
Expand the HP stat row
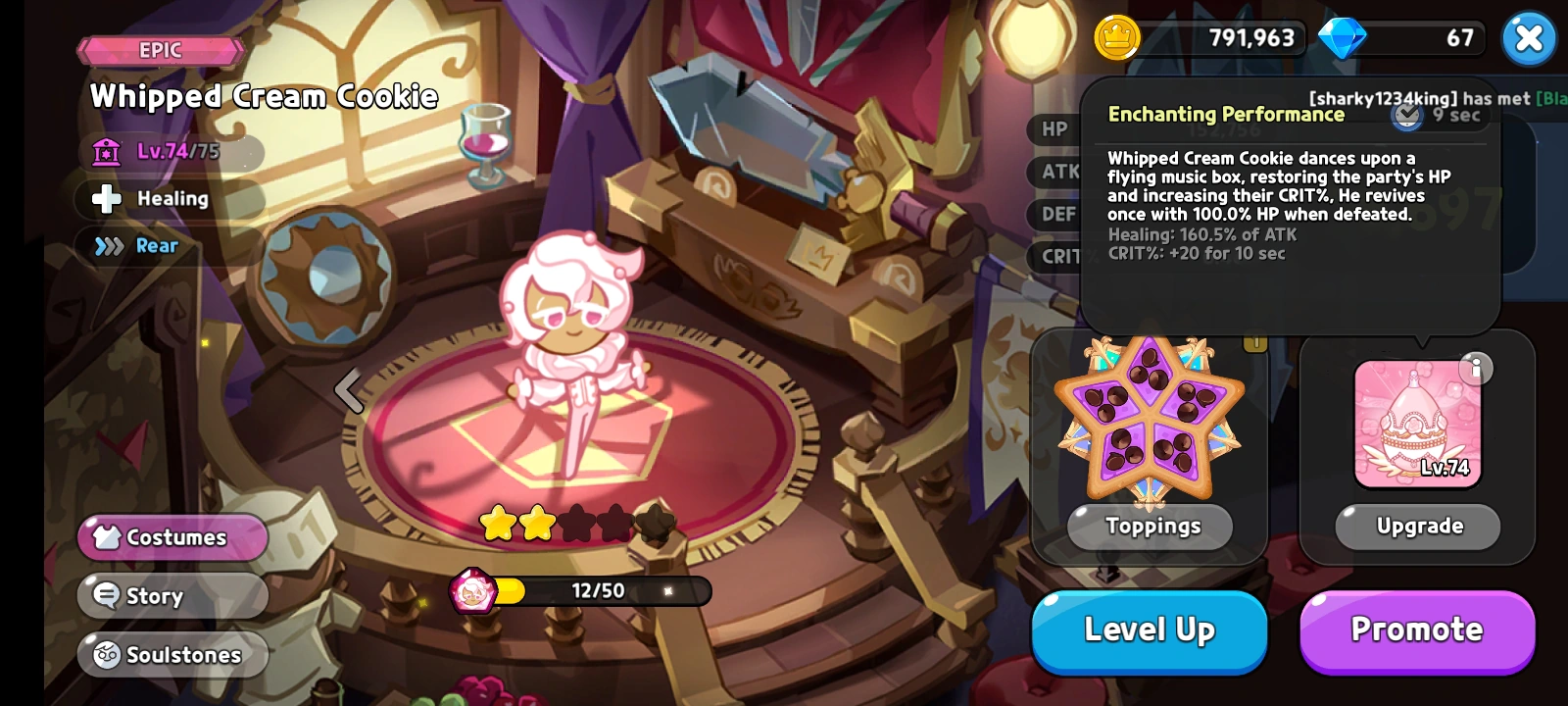pos(1053,128)
